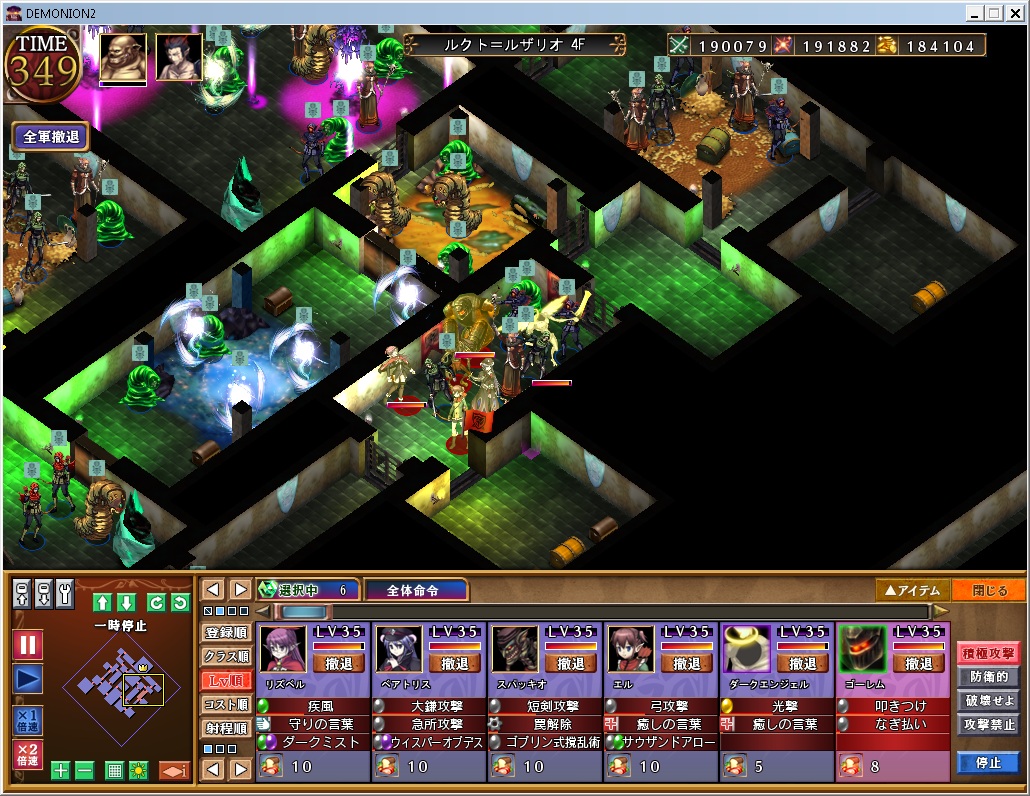Sort units by 登録順 (registration order)
The height and width of the screenshot is (796, 1030).
click(225, 633)
